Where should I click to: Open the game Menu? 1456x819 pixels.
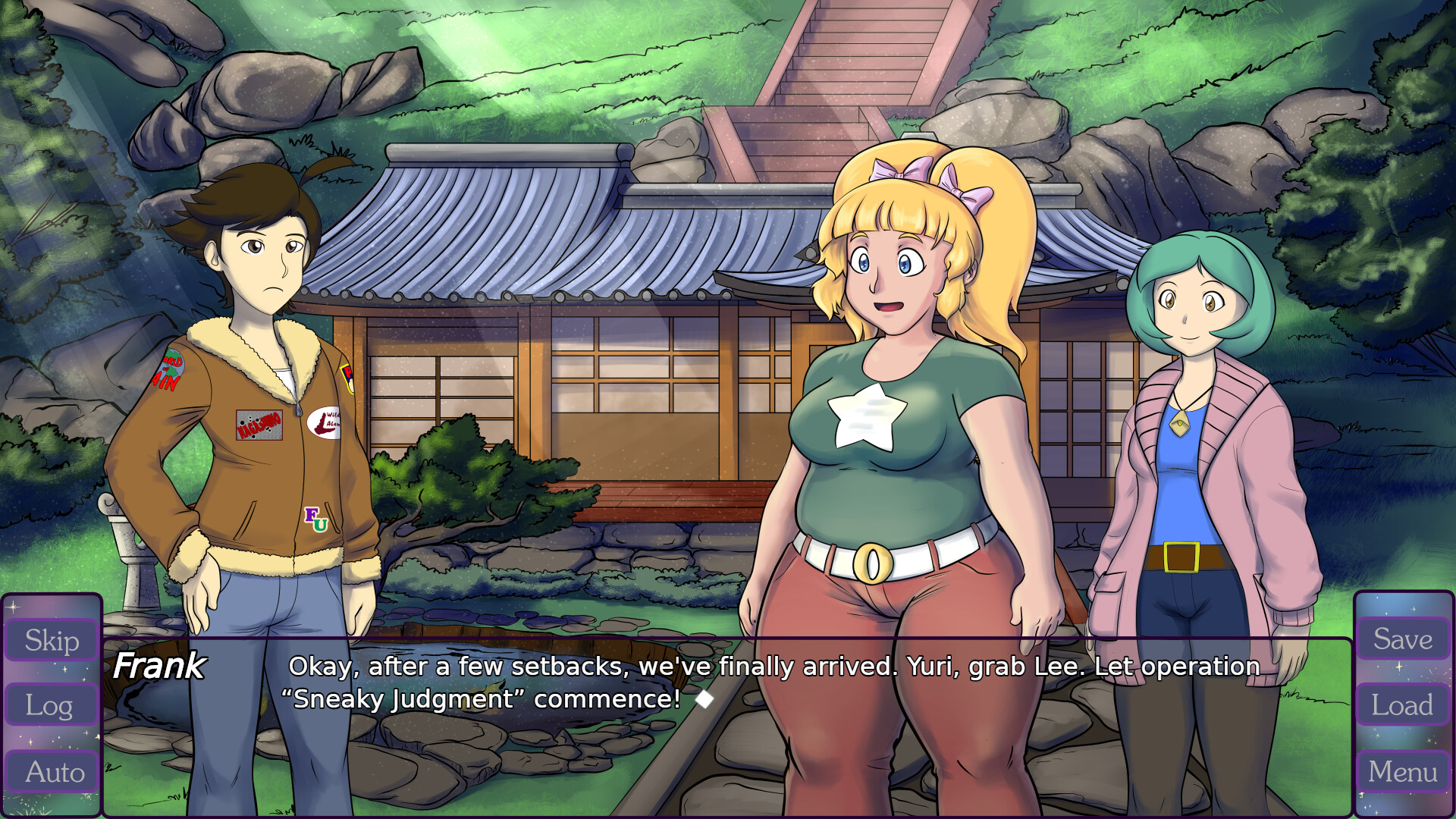point(1402,772)
